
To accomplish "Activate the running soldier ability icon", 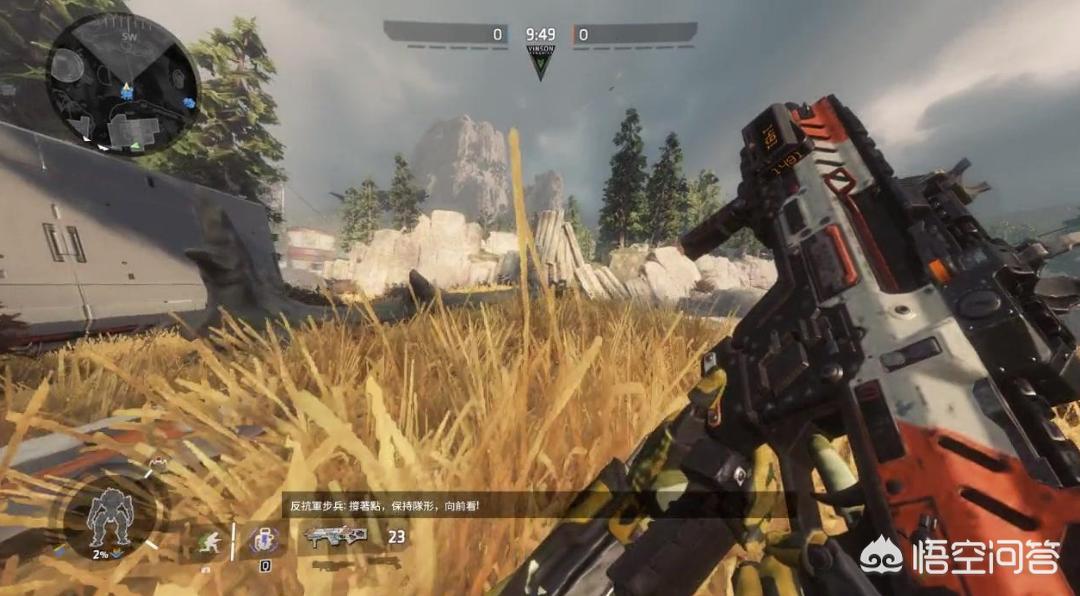I will [208, 540].
